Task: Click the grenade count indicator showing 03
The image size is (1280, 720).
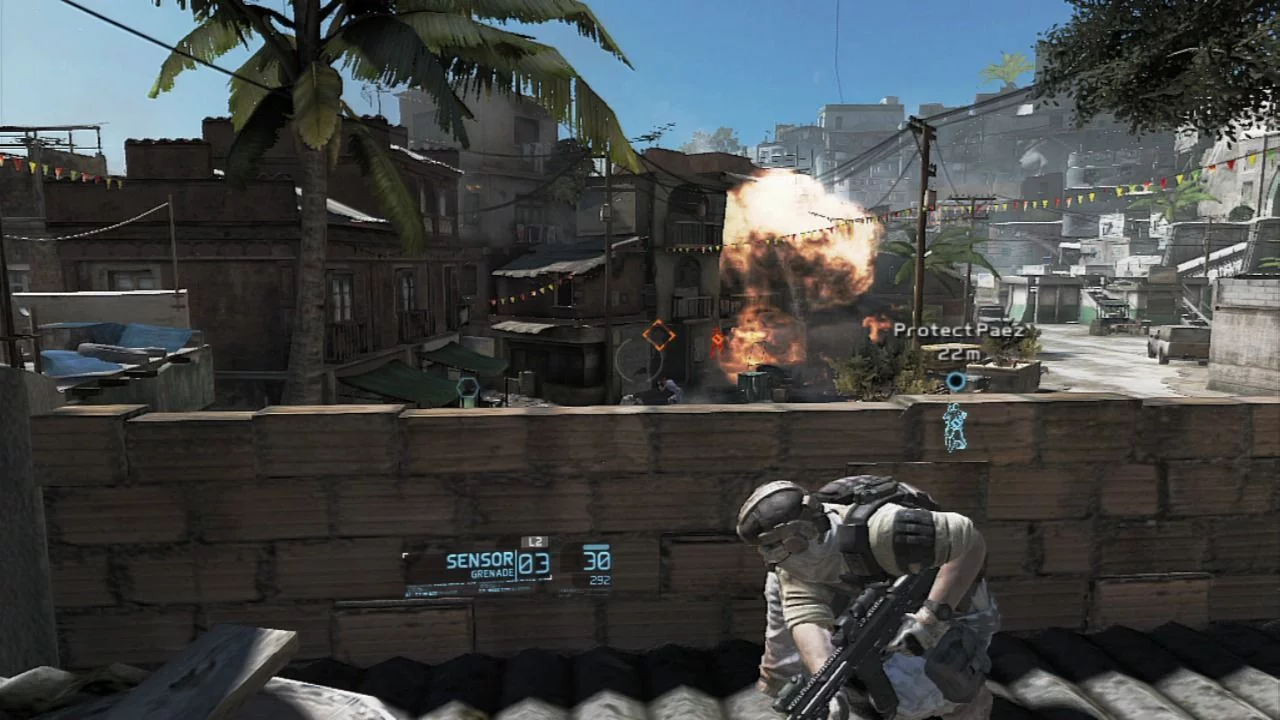Action: (x=534, y=565)
